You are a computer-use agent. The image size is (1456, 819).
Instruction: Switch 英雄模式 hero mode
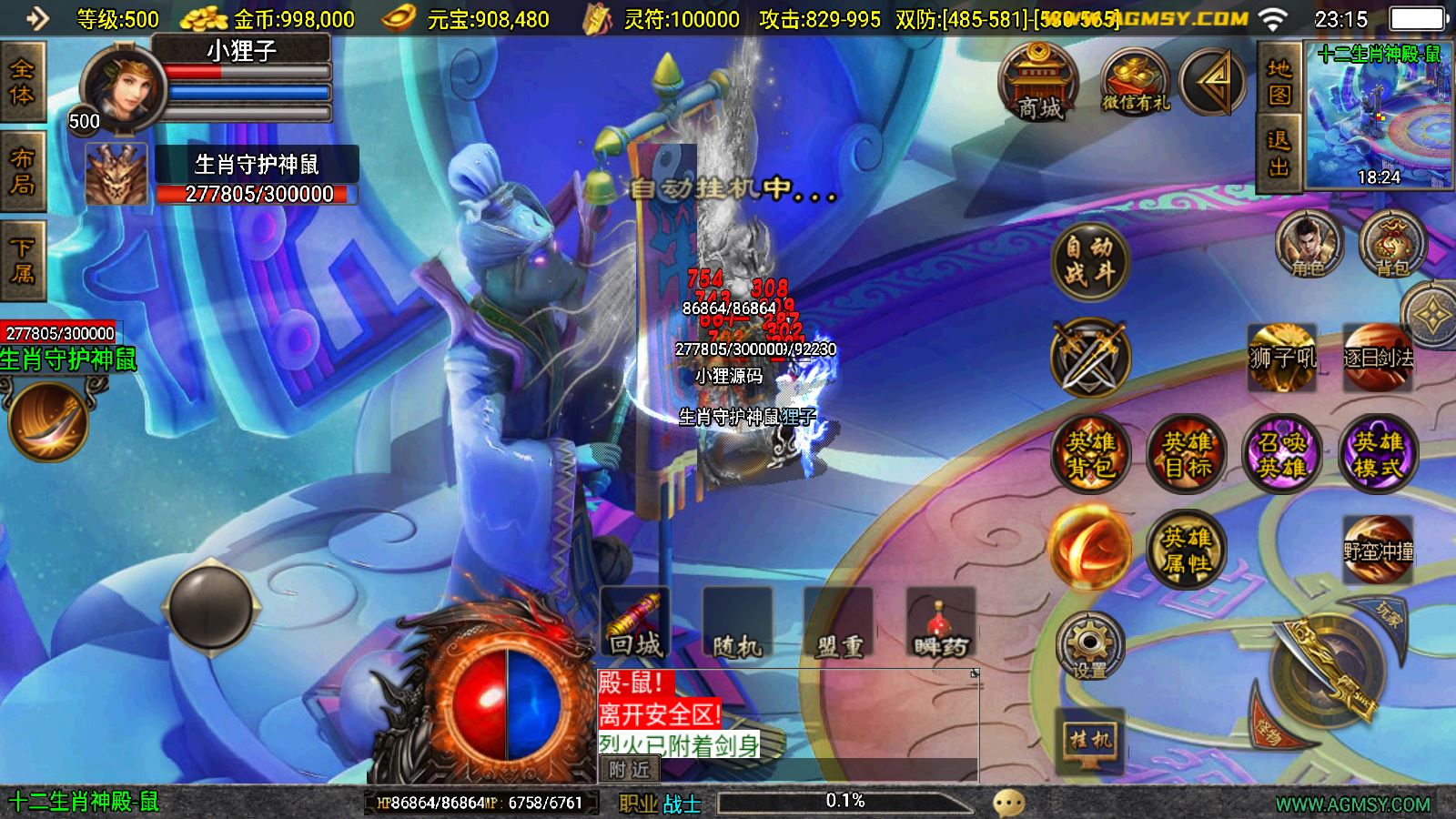click(1378, 454)
